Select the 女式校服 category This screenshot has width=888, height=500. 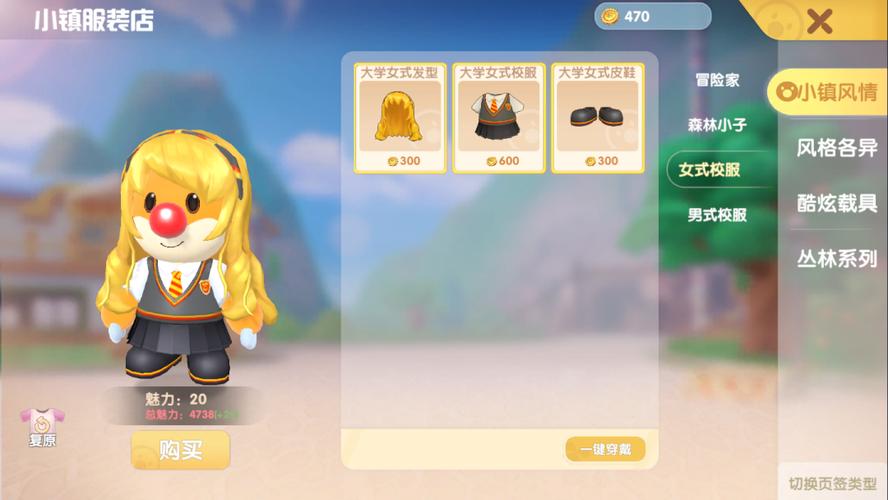[x=710, y=170]
